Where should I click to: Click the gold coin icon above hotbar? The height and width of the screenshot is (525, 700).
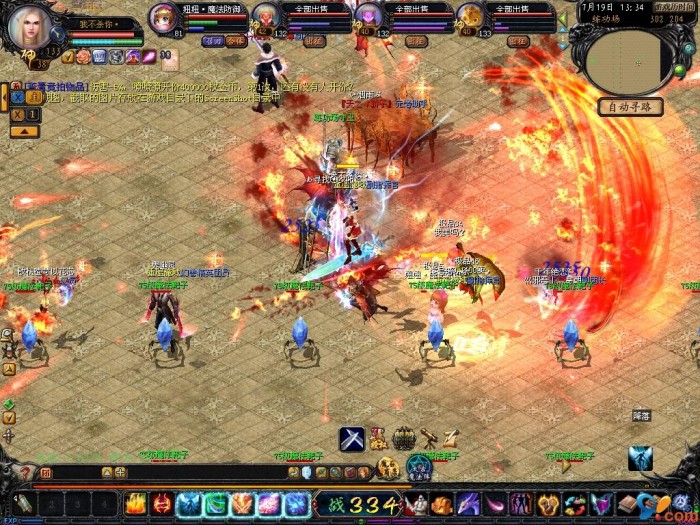(x=388, y=466)
